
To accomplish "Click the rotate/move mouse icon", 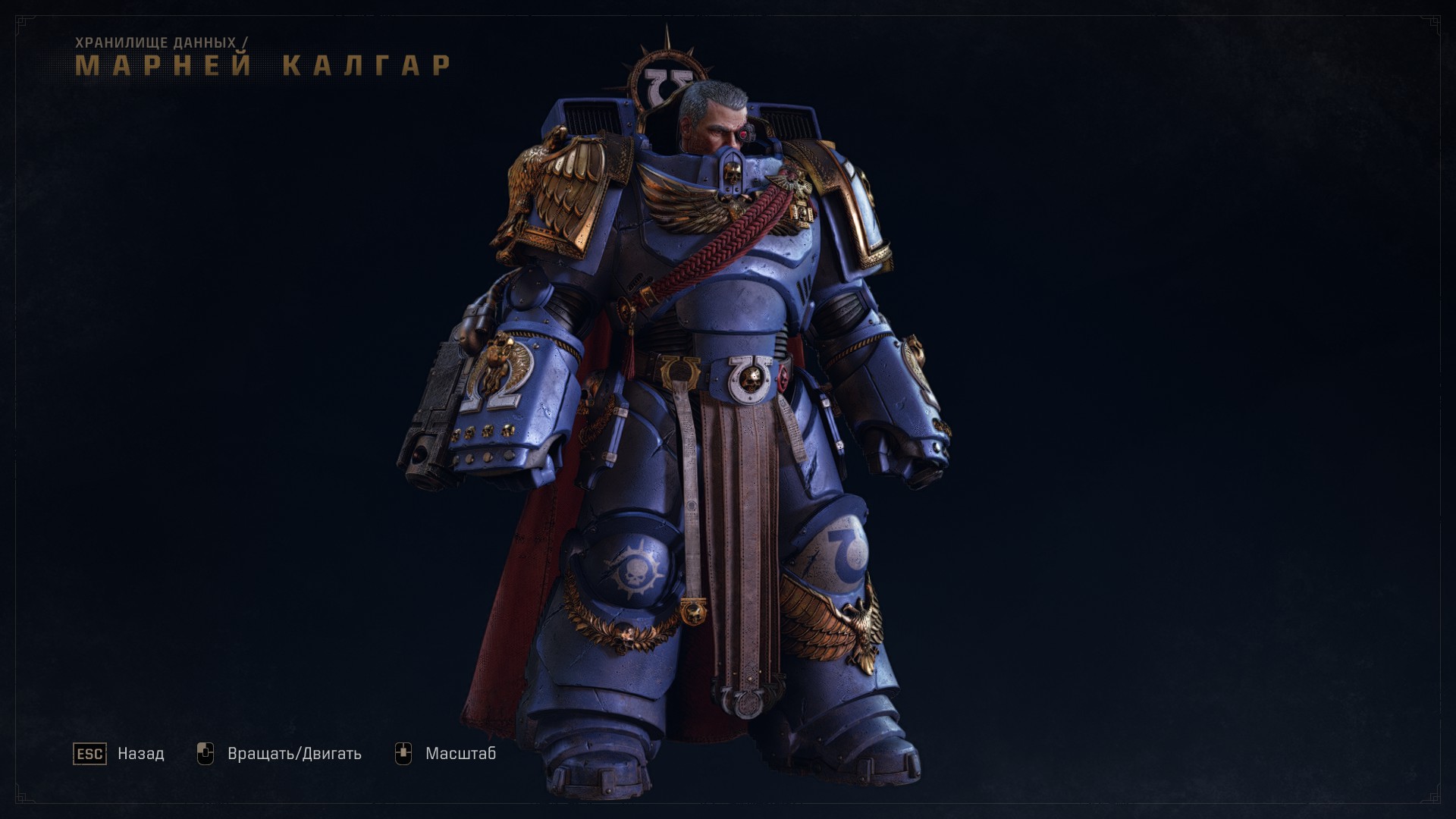I will tap(206, 752).
